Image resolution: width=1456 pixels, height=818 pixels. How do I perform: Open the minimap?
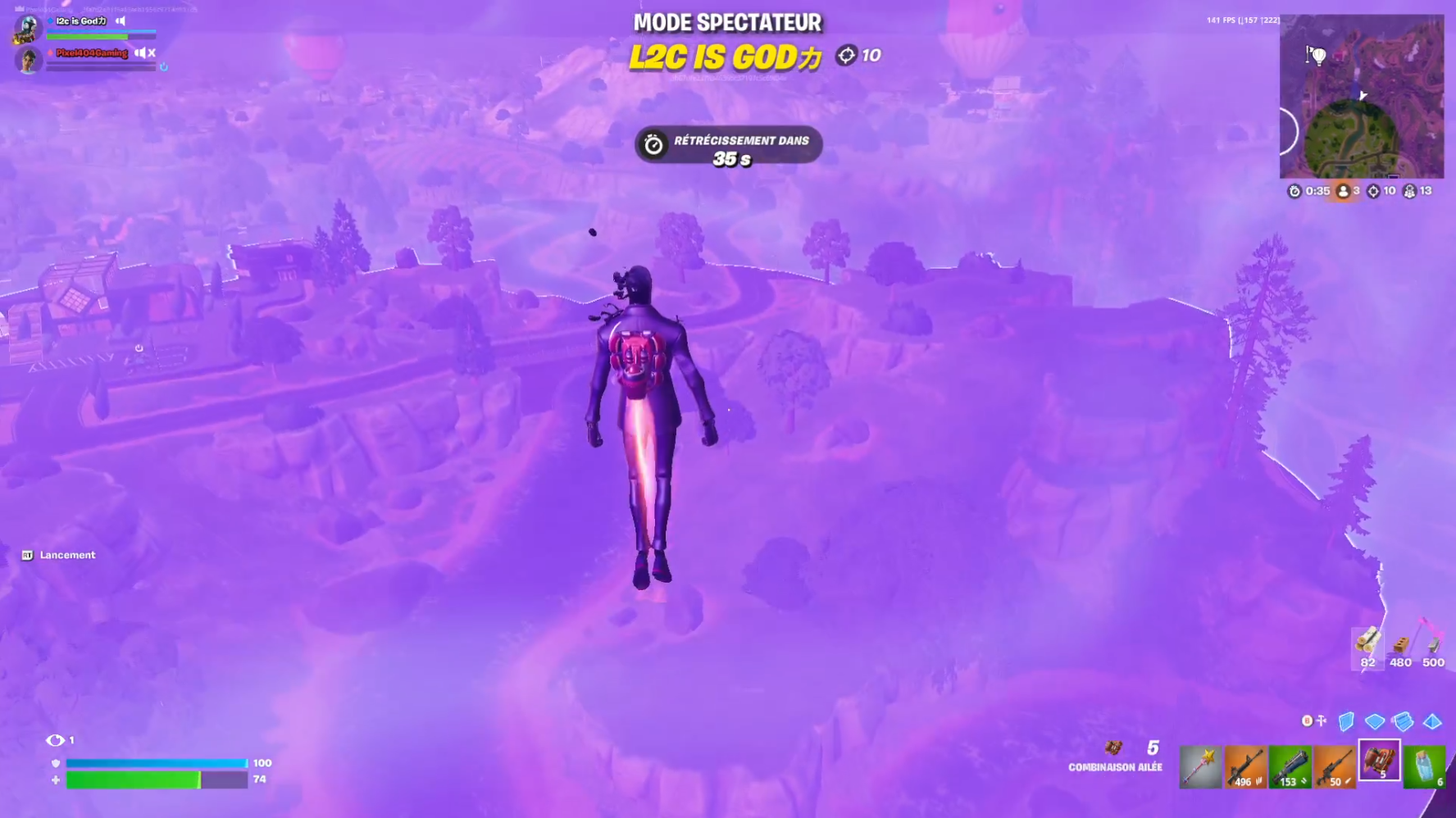[1362, 97]
